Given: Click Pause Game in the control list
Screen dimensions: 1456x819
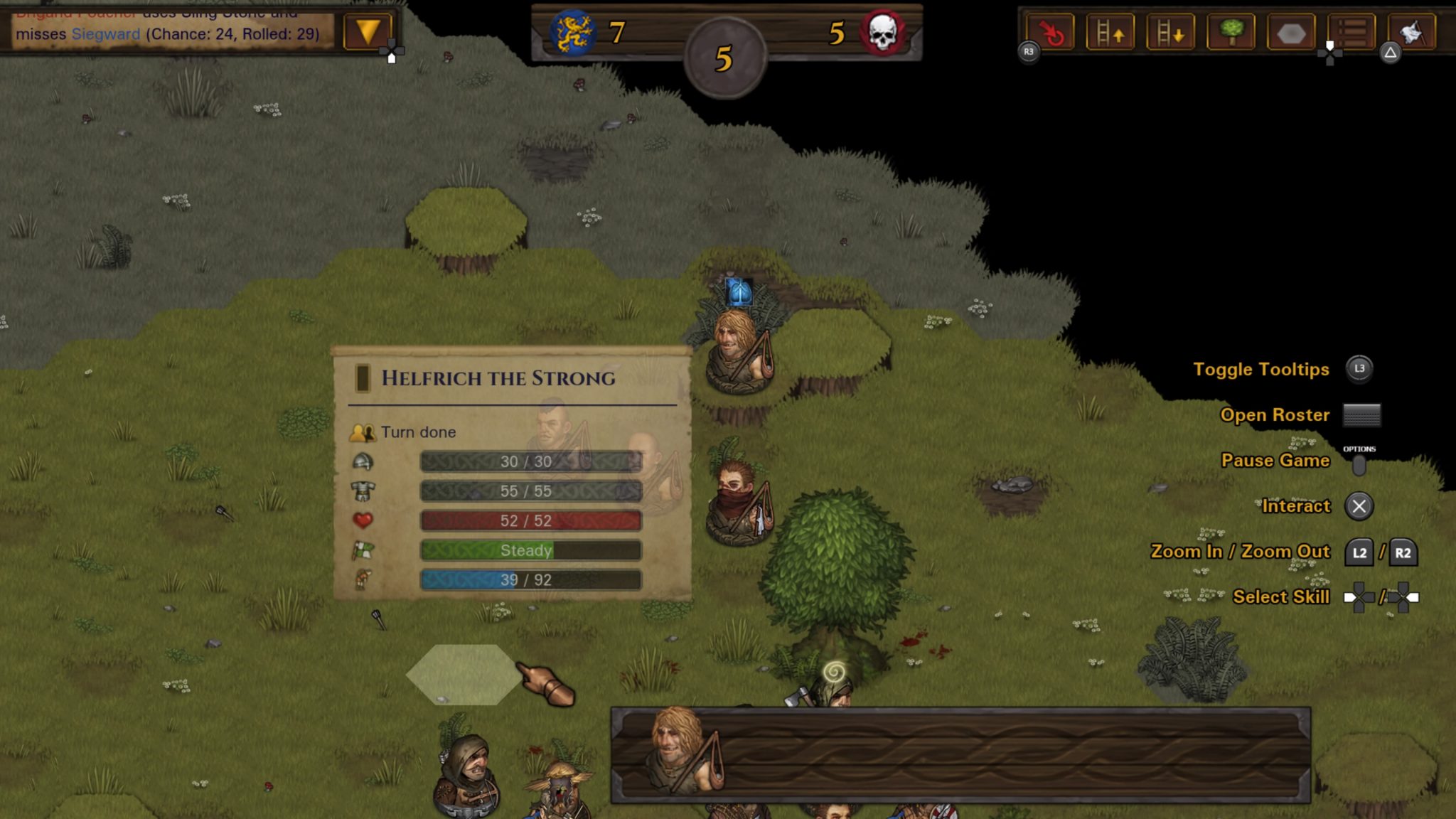Looking at the screenshot, I should pos(1275,461).
